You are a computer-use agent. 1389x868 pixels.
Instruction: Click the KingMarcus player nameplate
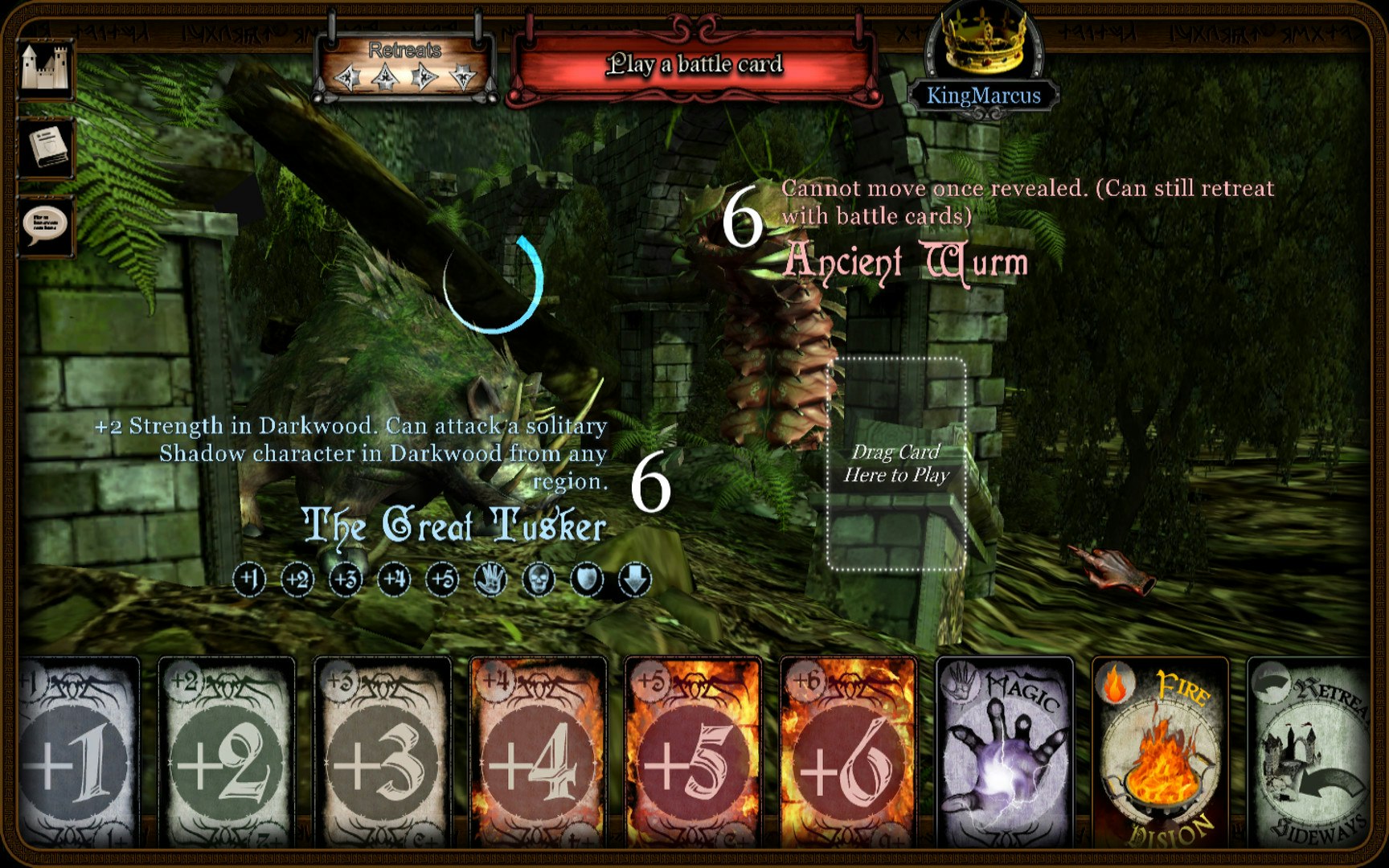pyautogui.click(x=983, y=96)
